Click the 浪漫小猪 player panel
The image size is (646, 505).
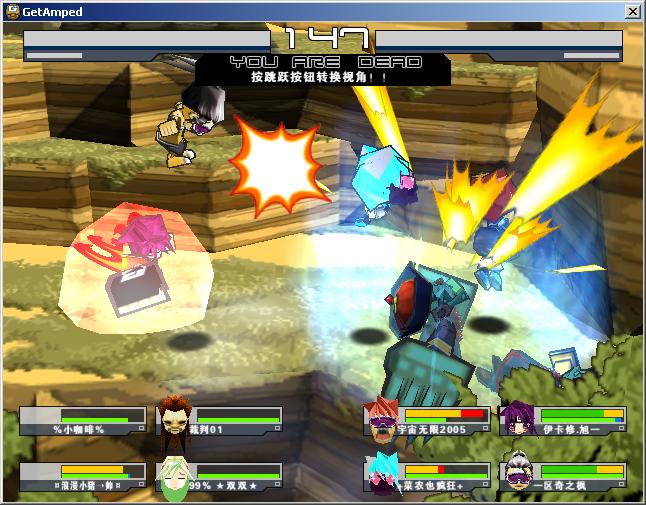pos(82,477)
